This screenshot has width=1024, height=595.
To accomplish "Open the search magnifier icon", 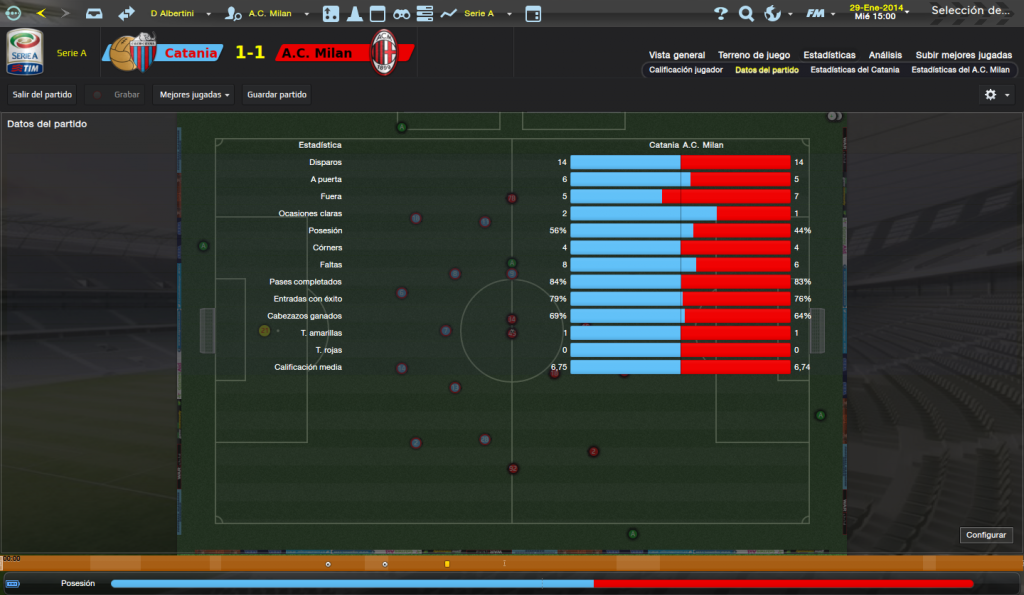I will tap(746, 14).
